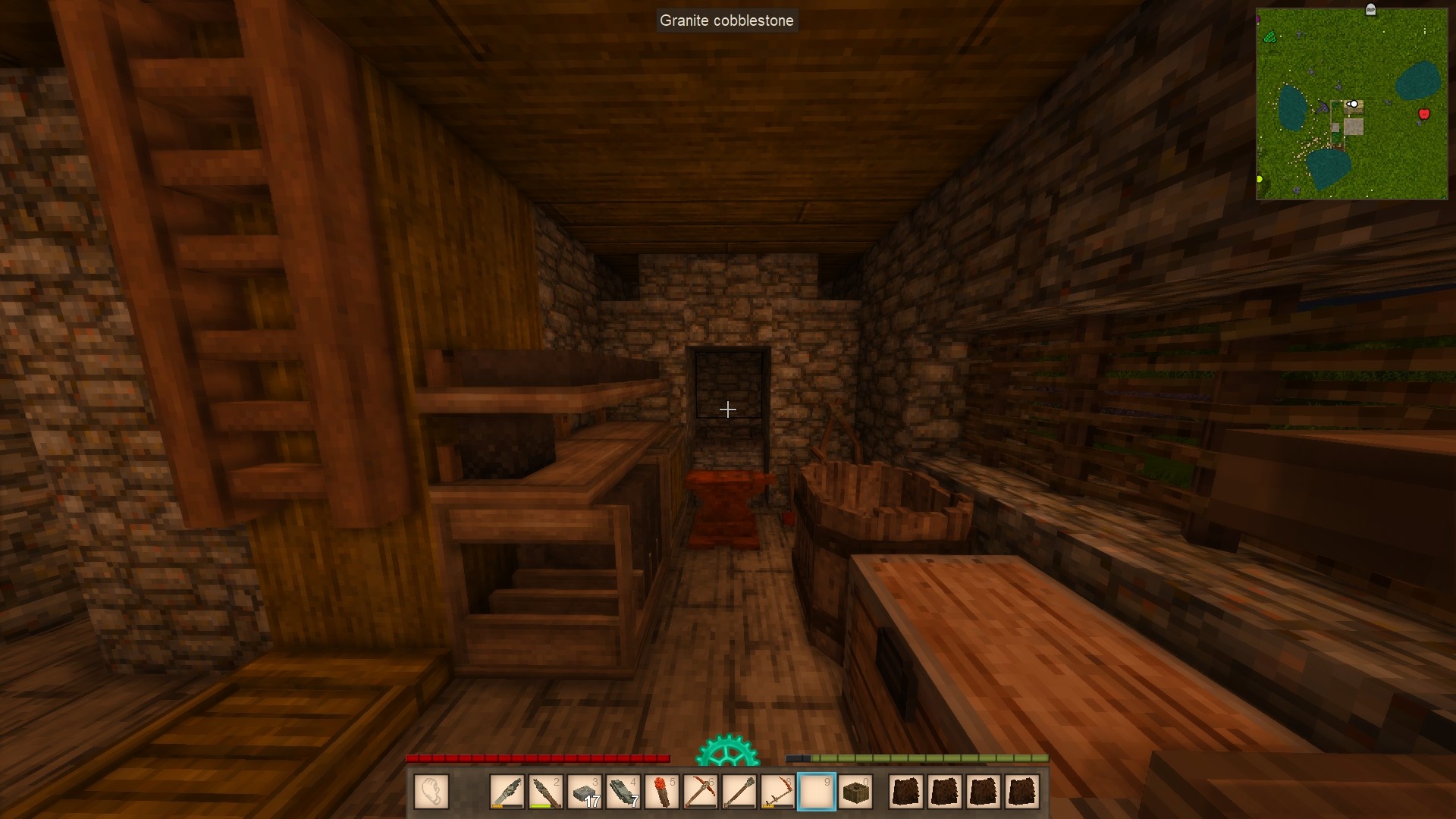Click the offhand slot with hand icon
Screen dimensions: 1456x819
click(431, 792)
